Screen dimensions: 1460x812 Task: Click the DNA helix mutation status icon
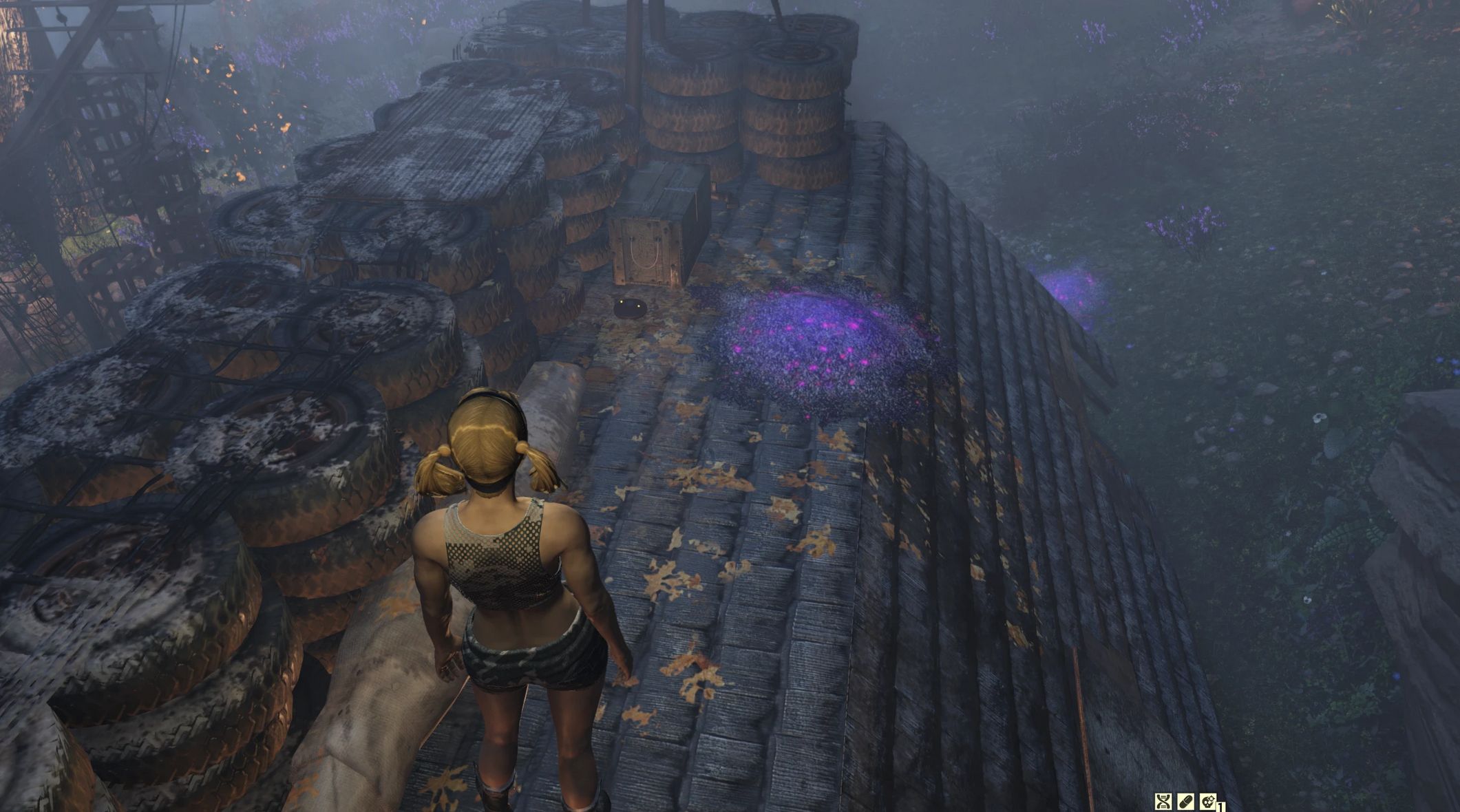pyautogui.click(x=1163, y=801)
